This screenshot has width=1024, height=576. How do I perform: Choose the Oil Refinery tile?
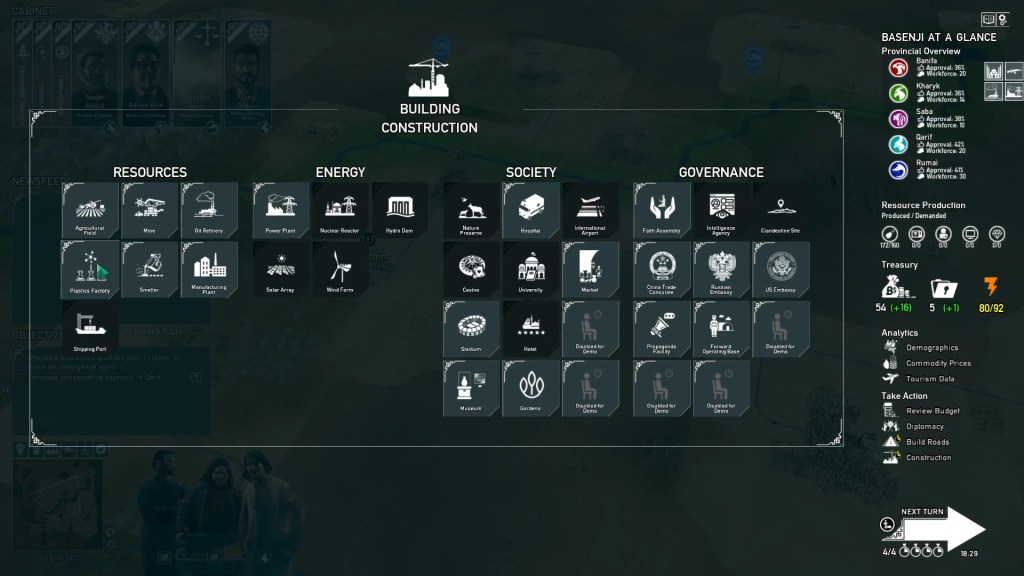[x=209, y=210]
